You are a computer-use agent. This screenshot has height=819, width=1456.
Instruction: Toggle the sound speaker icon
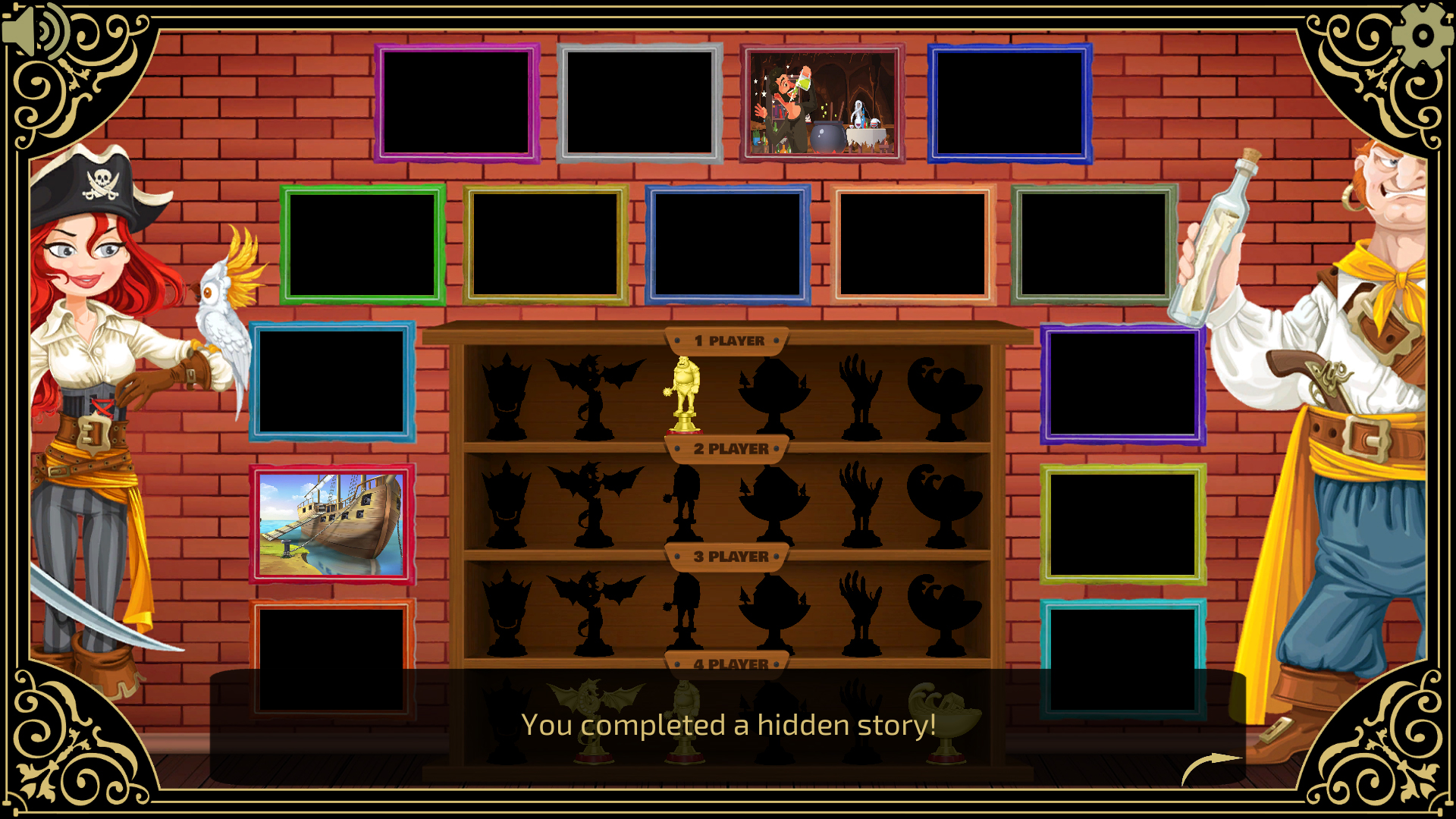coord(34,32)
